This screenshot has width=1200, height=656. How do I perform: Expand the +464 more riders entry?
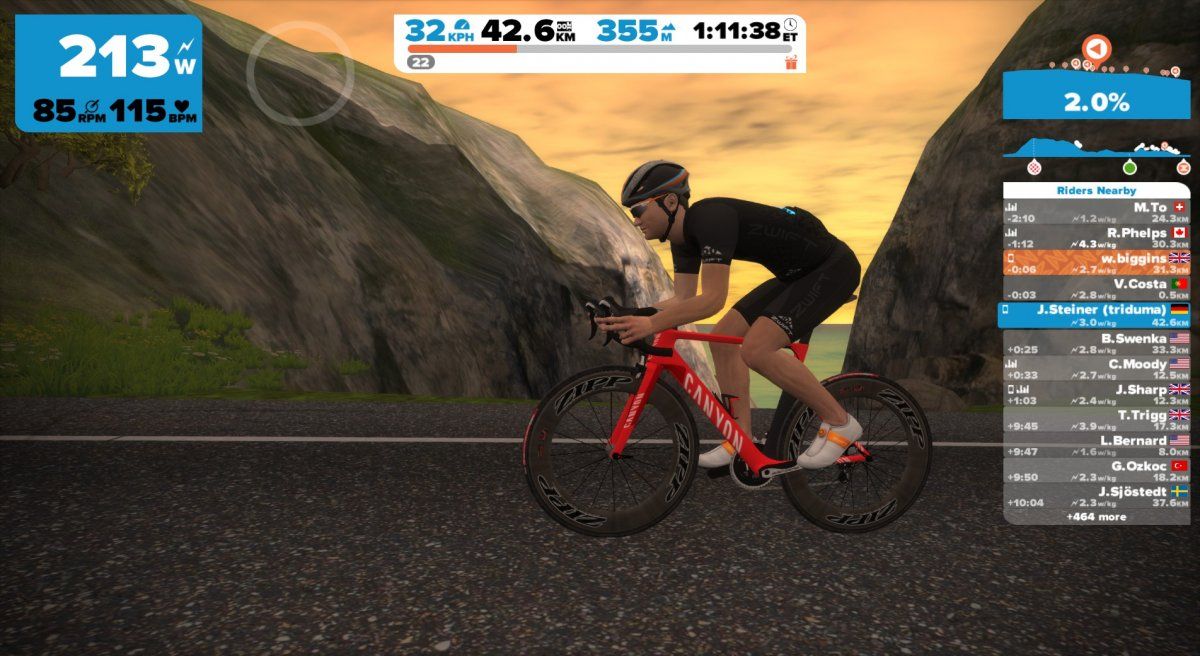point(1096,517)
